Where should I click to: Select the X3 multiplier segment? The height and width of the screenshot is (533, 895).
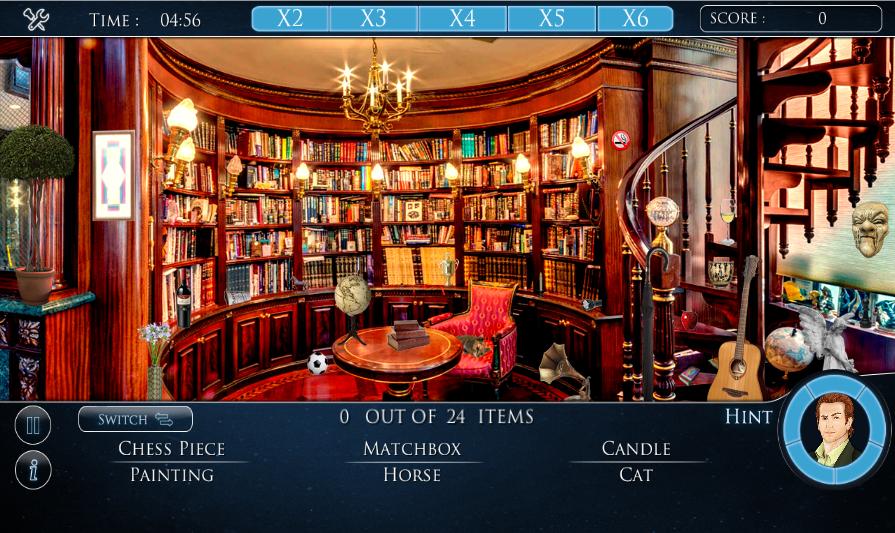(x=374, y=19)
